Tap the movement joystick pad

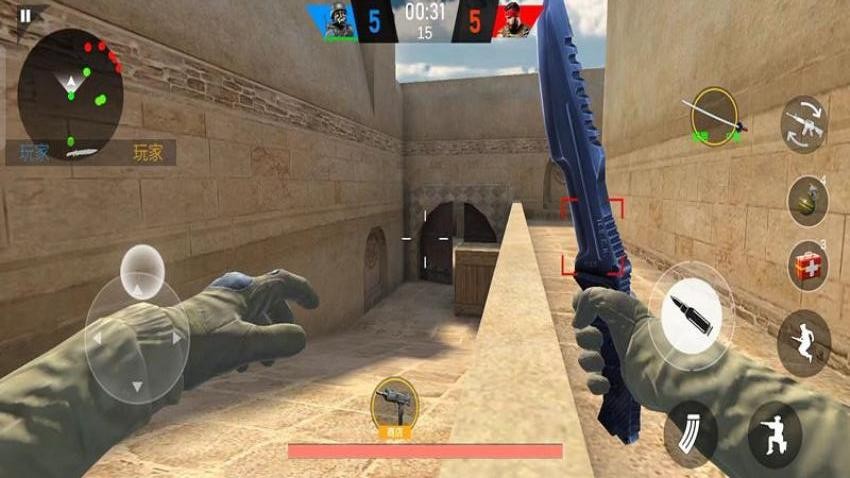click(136, 338)
